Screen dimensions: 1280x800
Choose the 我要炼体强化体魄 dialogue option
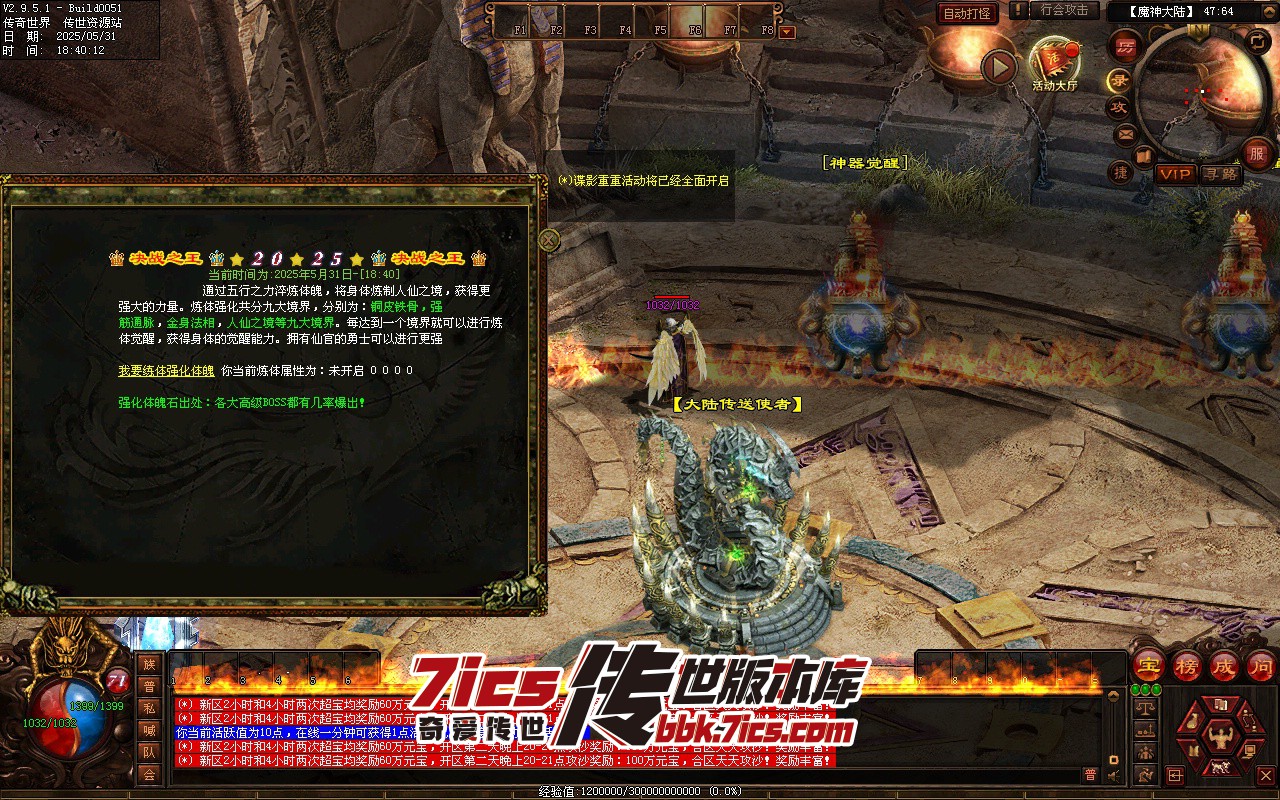pyautogui.click(x=166, y=371)
